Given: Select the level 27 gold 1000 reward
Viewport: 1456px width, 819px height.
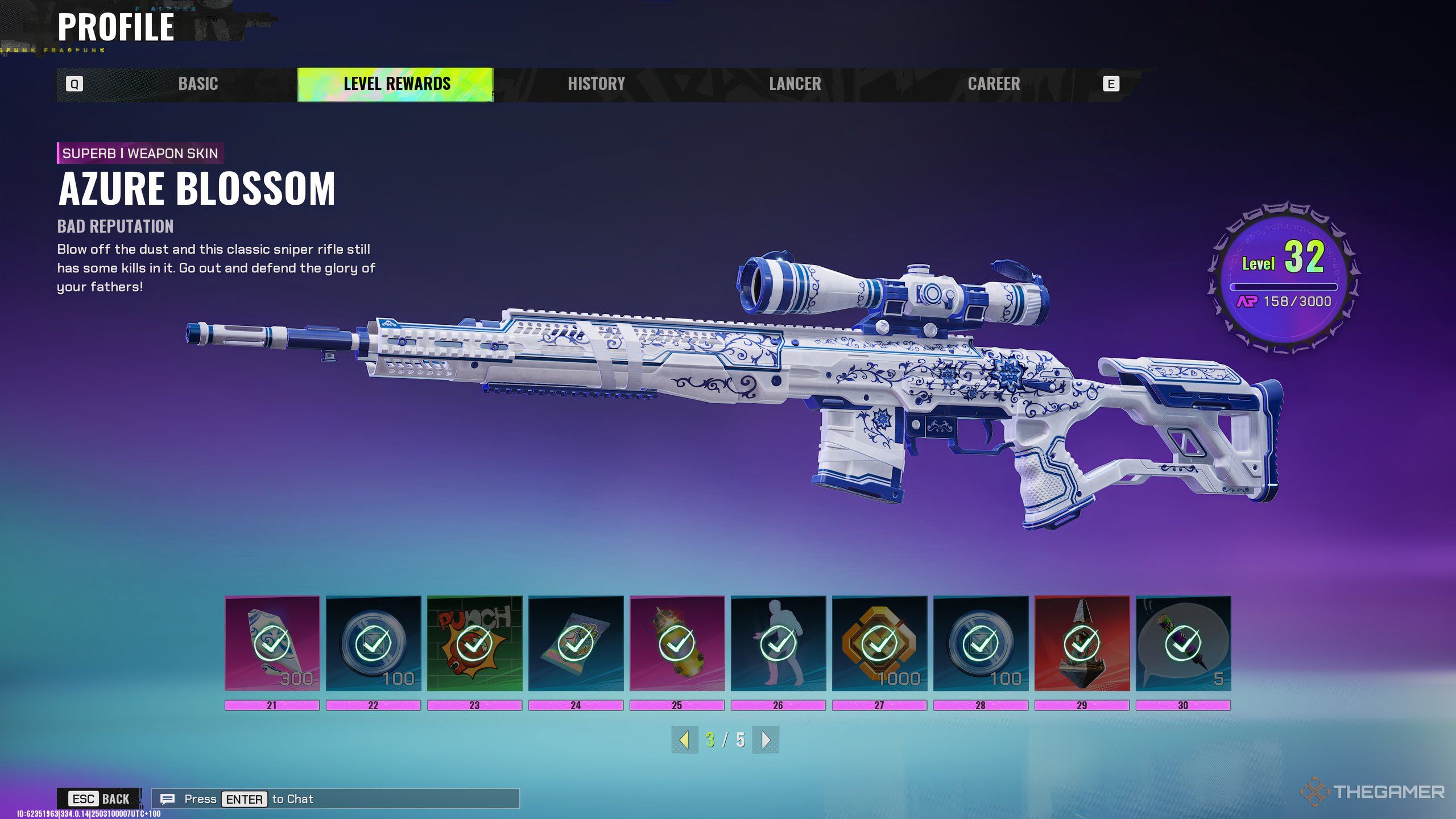Looking at the screenshot, I should tap(879, 643).
